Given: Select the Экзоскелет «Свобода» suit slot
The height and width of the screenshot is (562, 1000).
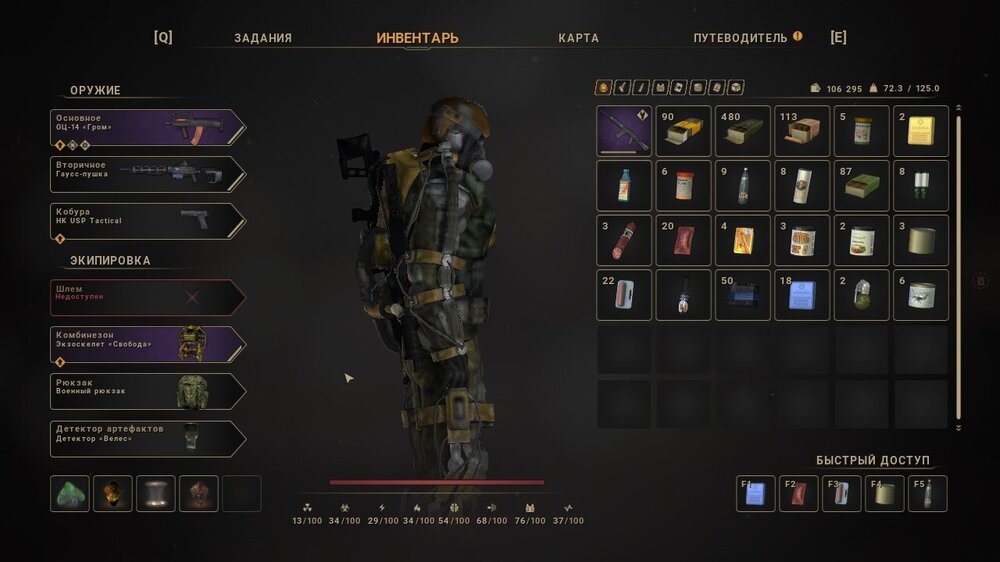Looking at the screenshot, I should click(x=147, y=344).
